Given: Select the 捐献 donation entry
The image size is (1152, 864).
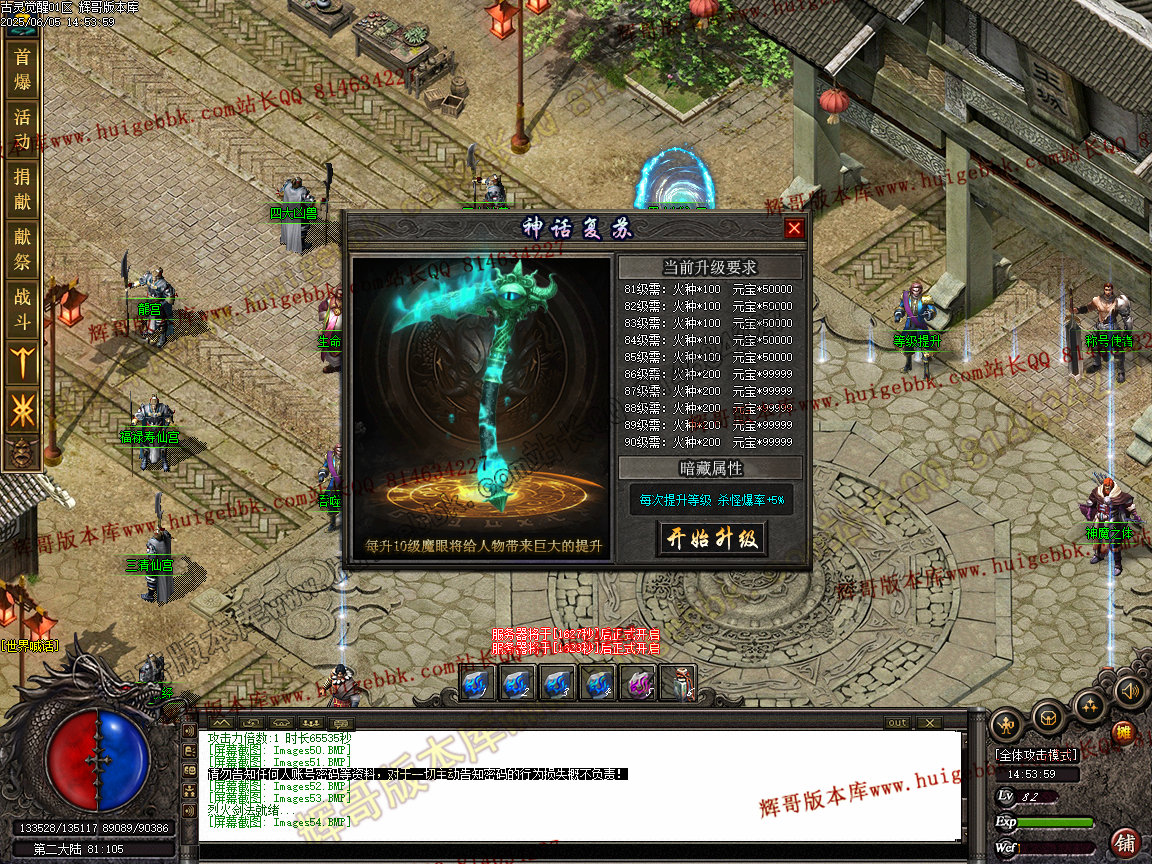Looking at the screenshot, I should click(x=22, y=189).
